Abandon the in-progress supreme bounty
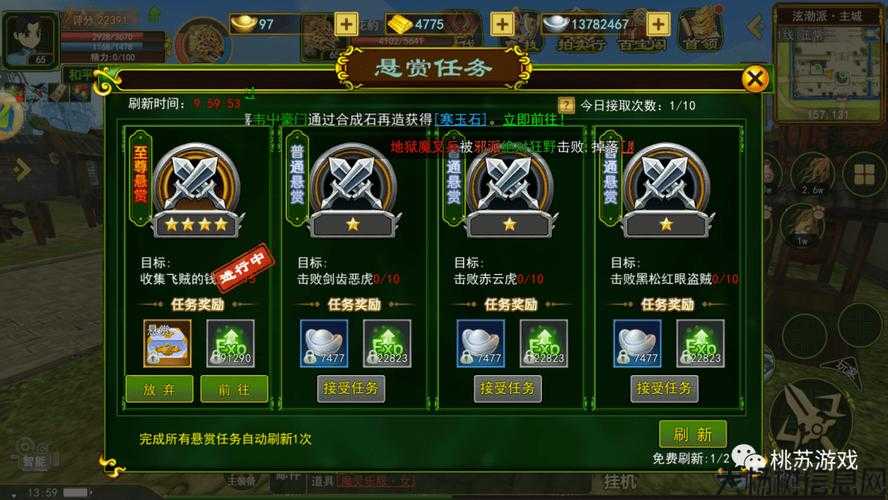The width and height of the screenshot is (888, 500). point(160,388)
